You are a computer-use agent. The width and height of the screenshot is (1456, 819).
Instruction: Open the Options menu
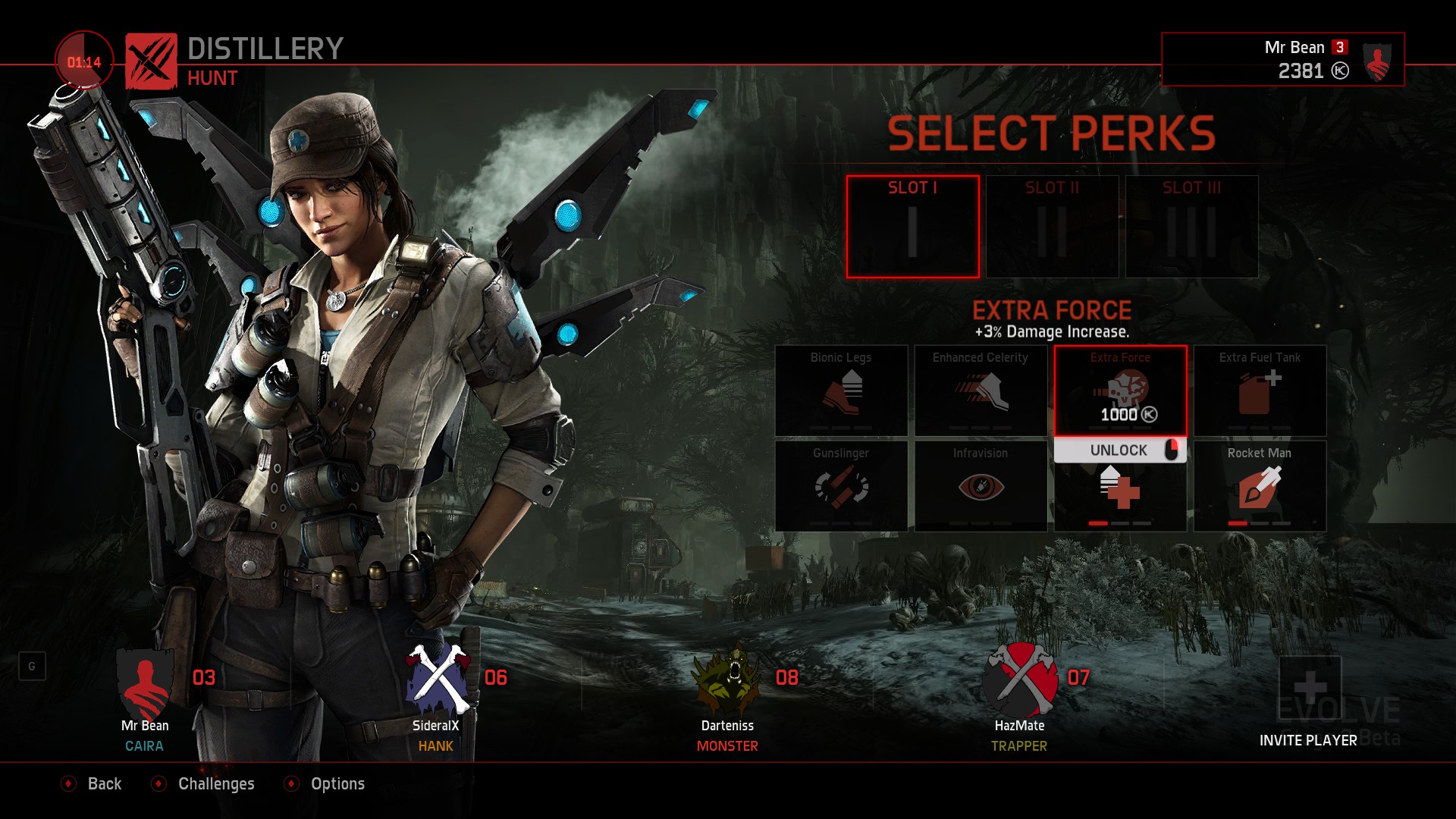(x=325, y=784)
